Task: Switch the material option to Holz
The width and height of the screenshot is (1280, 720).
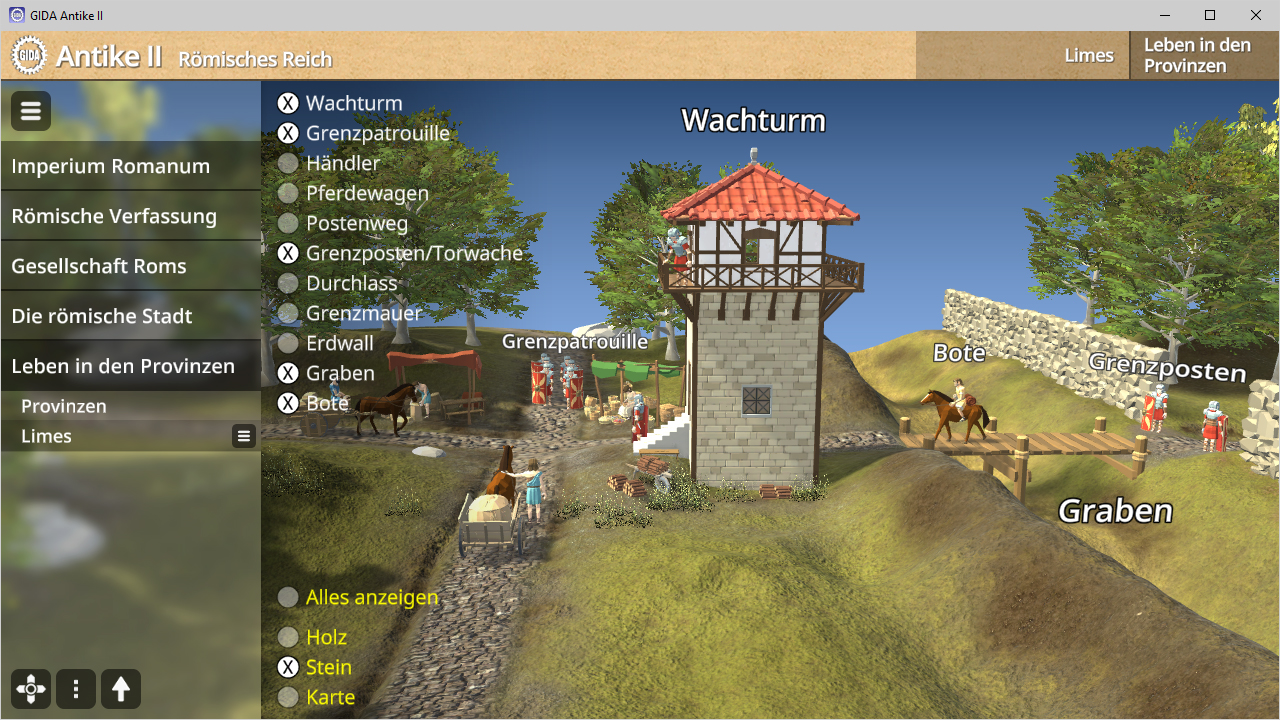Action: (x=288, y=637)
